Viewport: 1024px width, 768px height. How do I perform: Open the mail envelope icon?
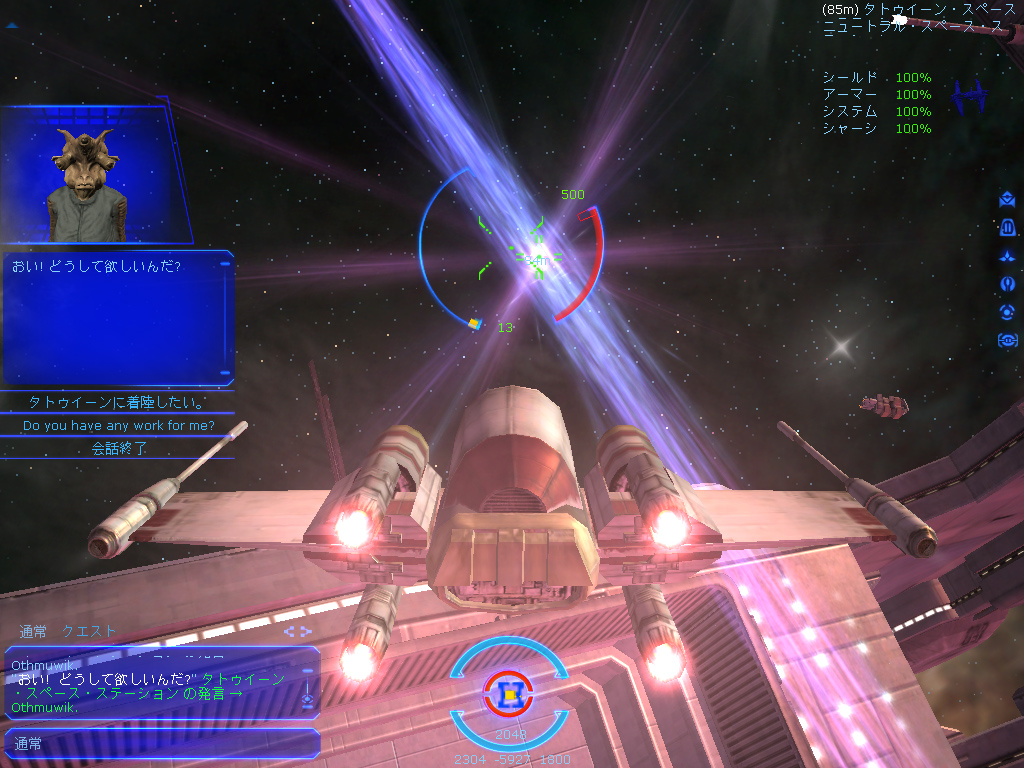1007,200
